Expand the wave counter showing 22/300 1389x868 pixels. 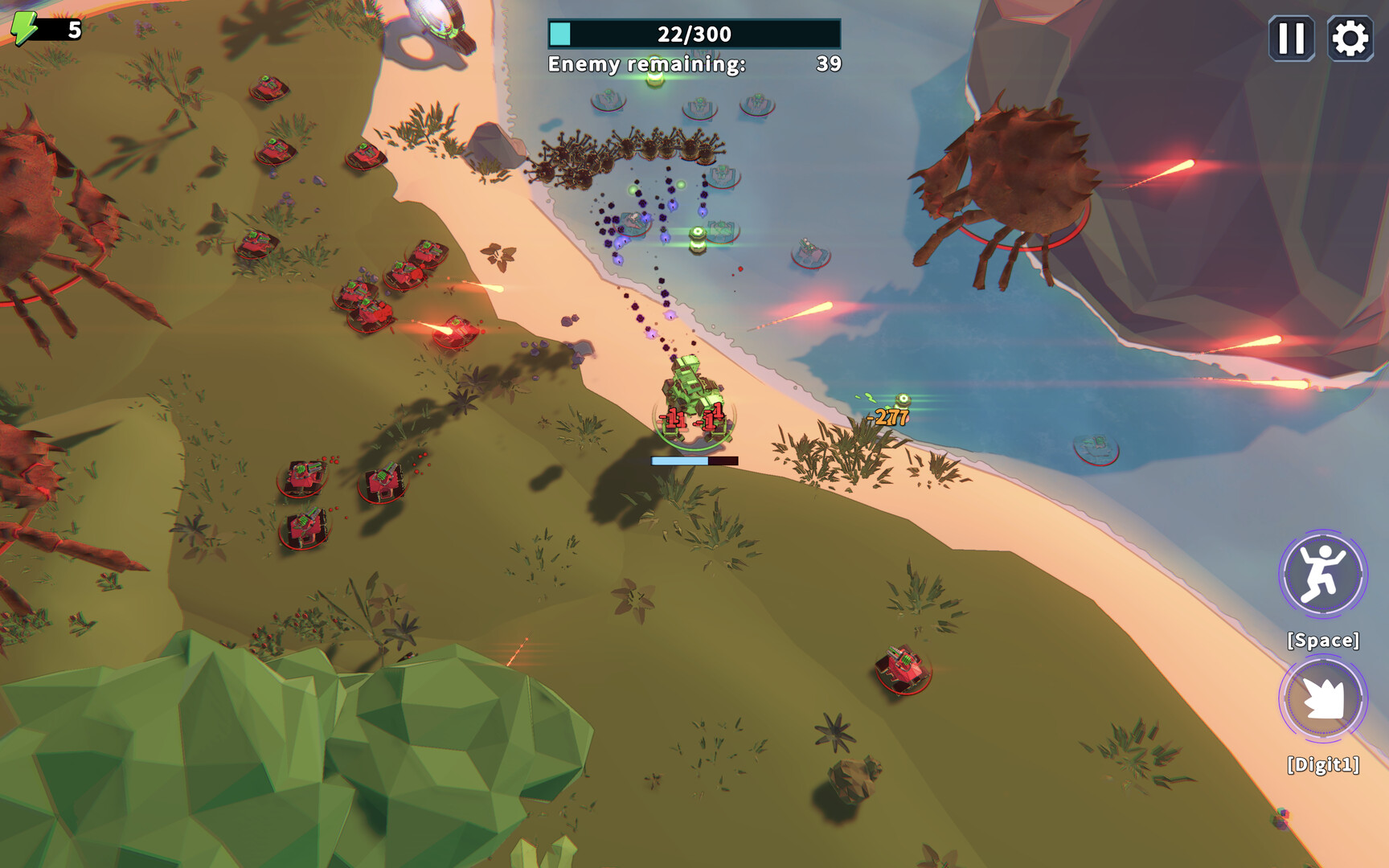tap(693, 34)
